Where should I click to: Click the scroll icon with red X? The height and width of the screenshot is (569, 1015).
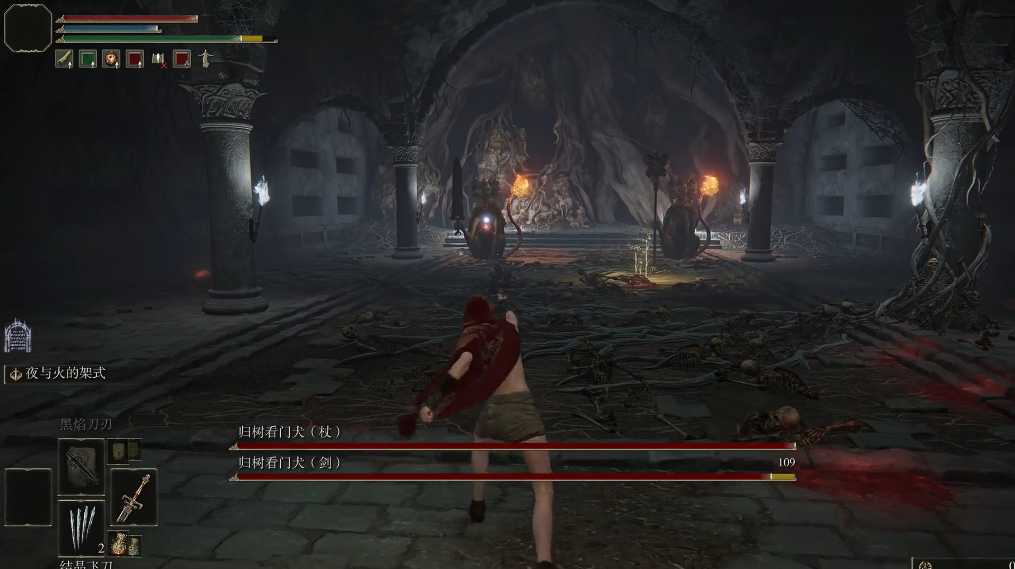point(159,59)
